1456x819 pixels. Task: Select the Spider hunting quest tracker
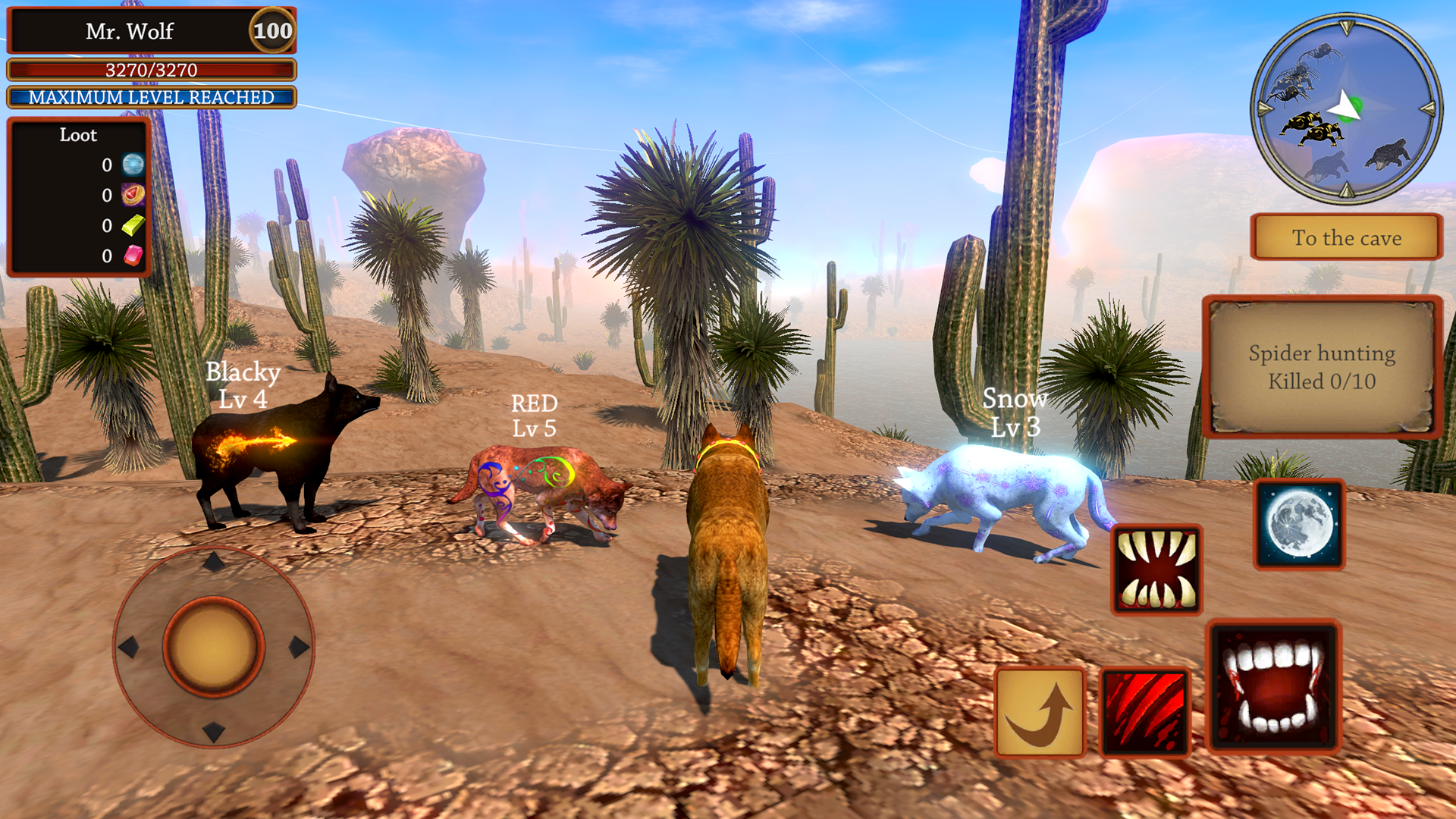tap(1322, 367)
